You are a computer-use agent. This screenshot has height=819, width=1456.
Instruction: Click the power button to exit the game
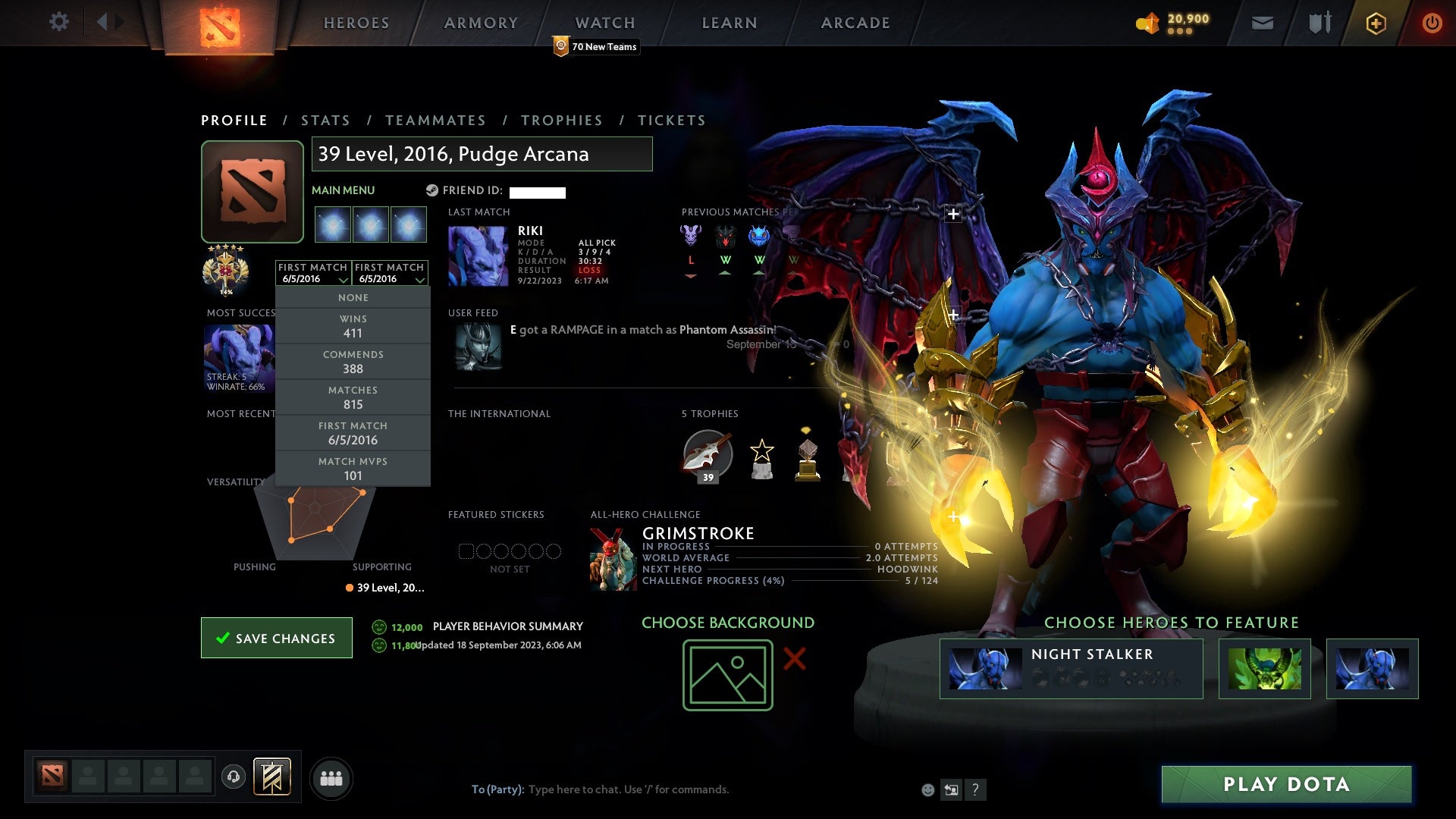(1432, 24)
